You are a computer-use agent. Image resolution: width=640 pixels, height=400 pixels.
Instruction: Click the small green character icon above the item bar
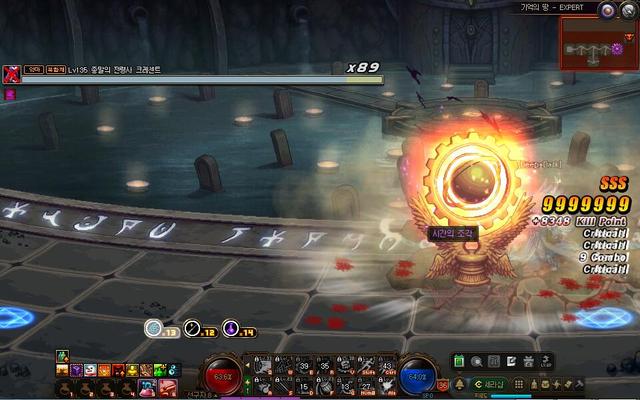coord(61,356)
